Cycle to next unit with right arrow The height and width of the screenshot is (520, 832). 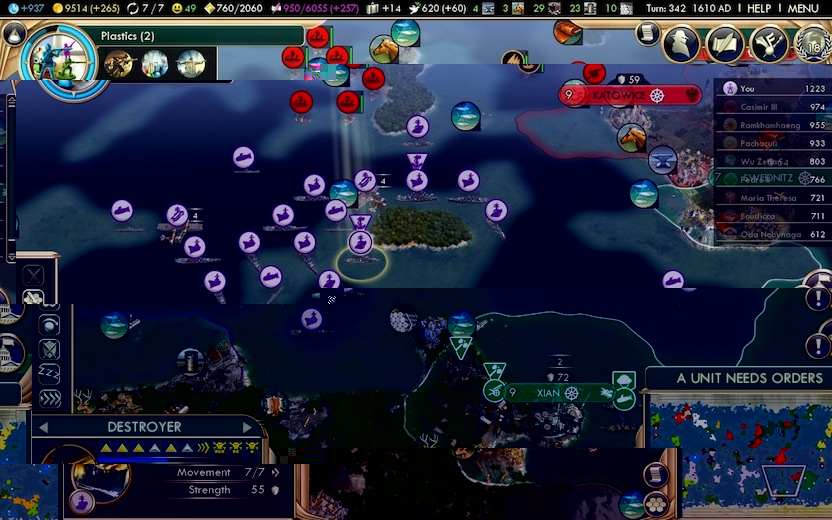coord(248,427)
